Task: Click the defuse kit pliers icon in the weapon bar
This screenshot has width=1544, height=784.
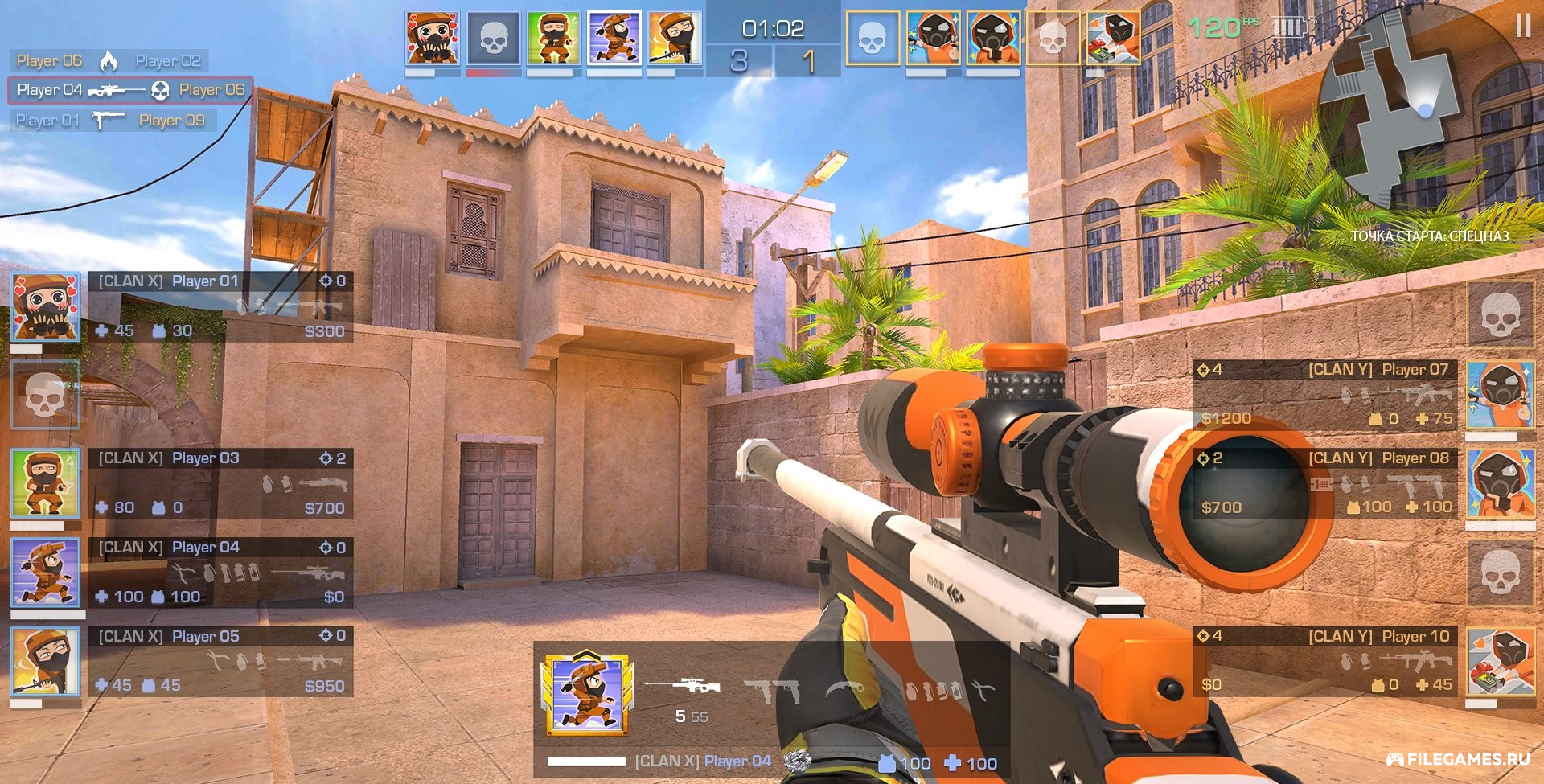Action: point(983,689)
